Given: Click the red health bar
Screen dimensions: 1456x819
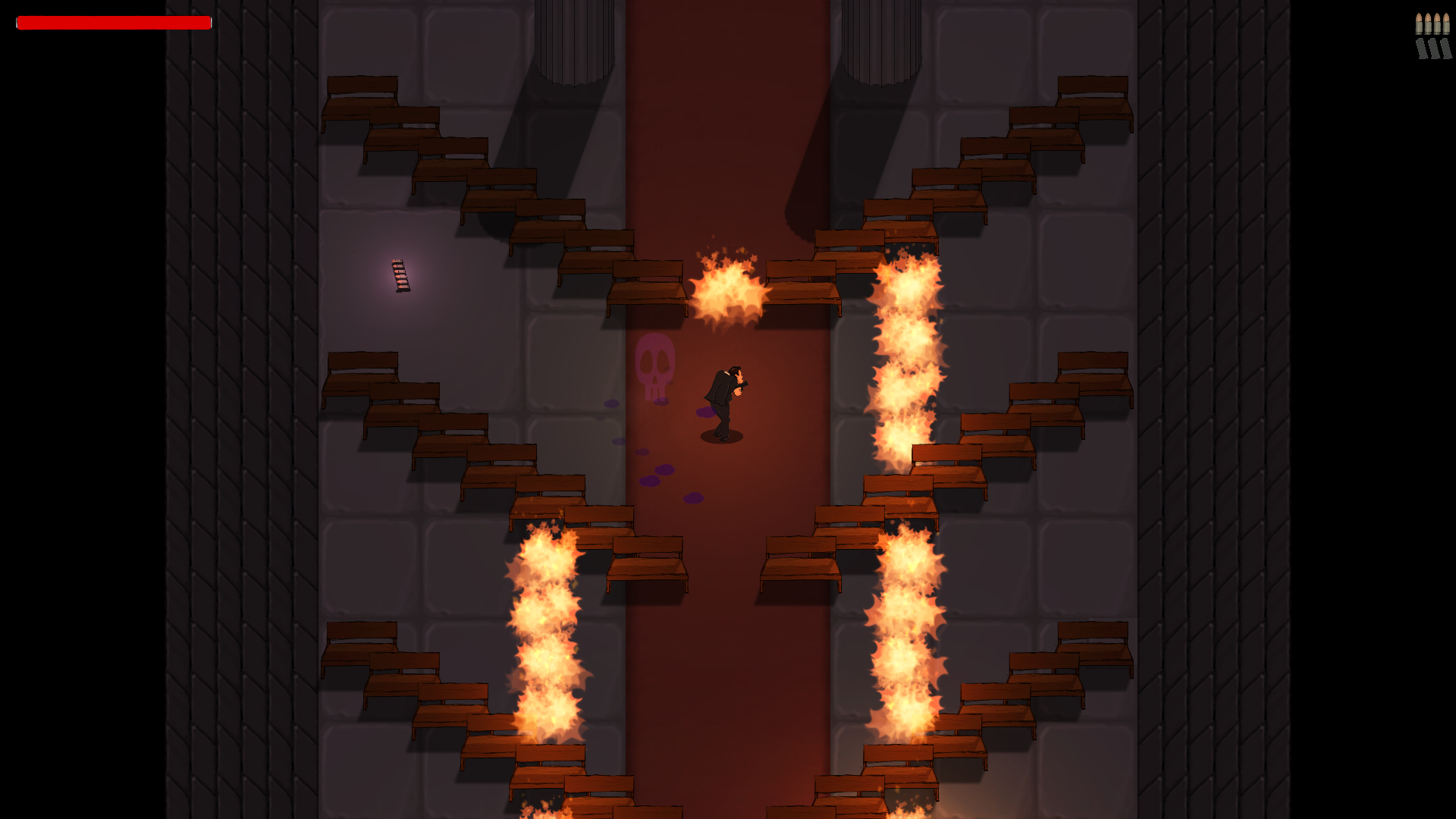Looking at the screenshot, I should (x=112, y=23).
